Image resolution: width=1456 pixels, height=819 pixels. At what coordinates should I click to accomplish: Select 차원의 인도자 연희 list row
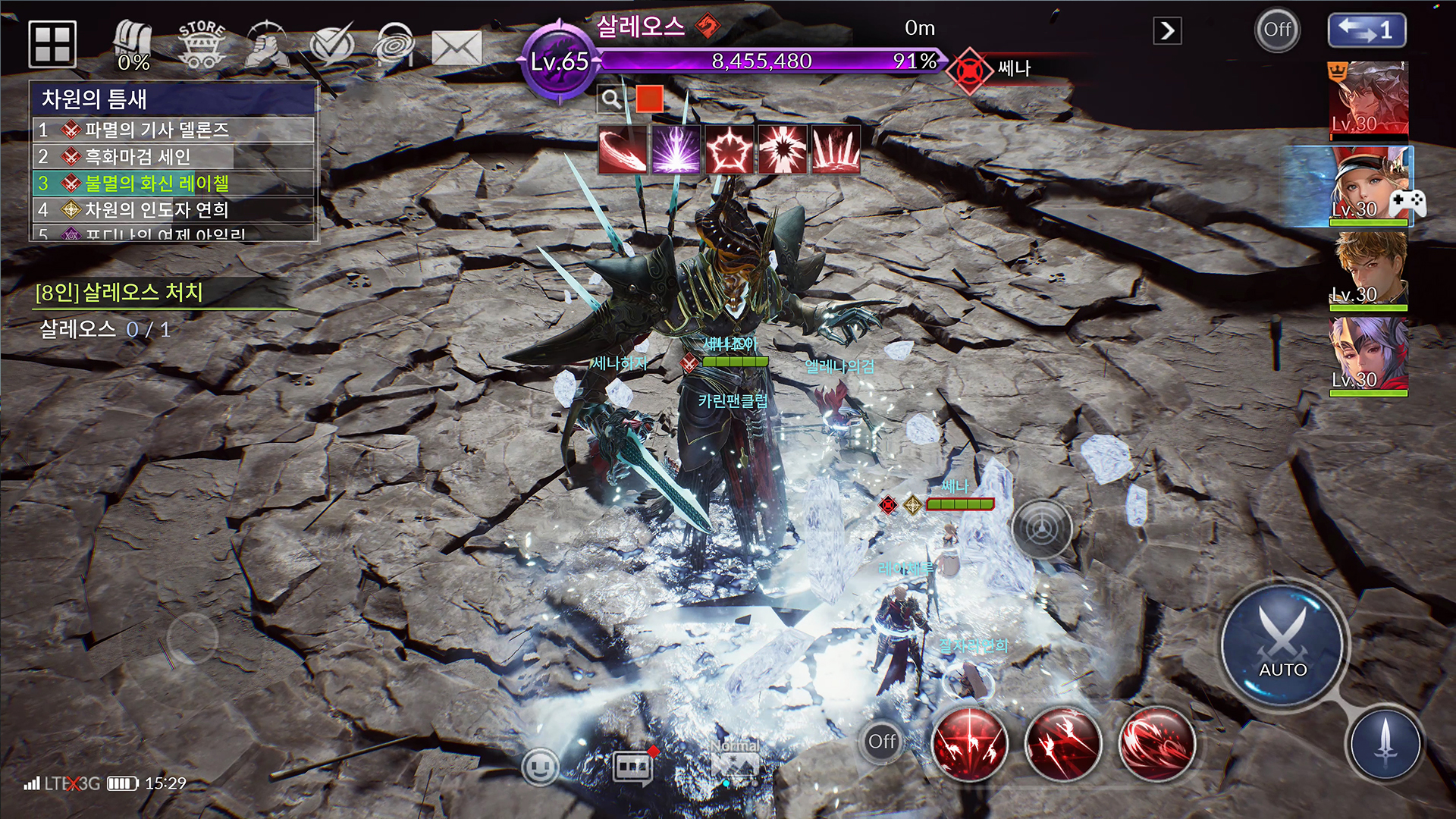click(173, 210)
